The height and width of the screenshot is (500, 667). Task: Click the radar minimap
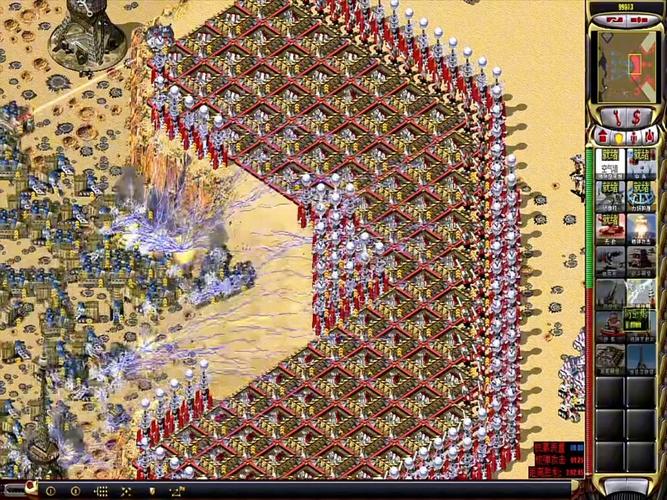[626, 64]
